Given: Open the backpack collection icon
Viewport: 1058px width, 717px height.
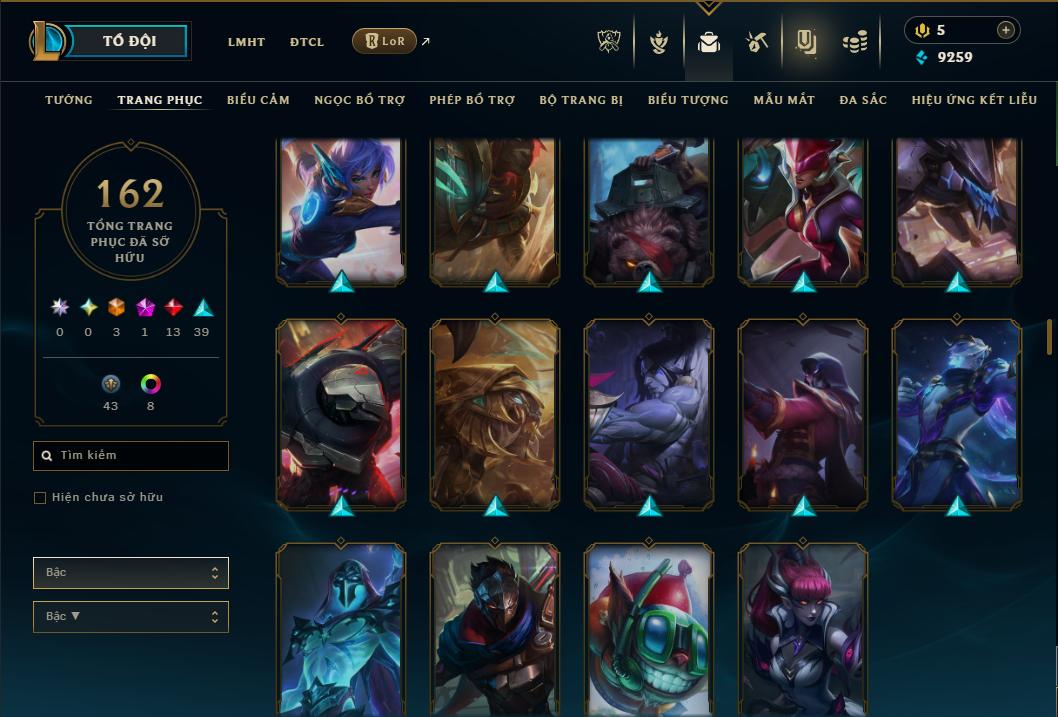Looking at the screenshot, I should pyautogui.click(x=709, y=43).
